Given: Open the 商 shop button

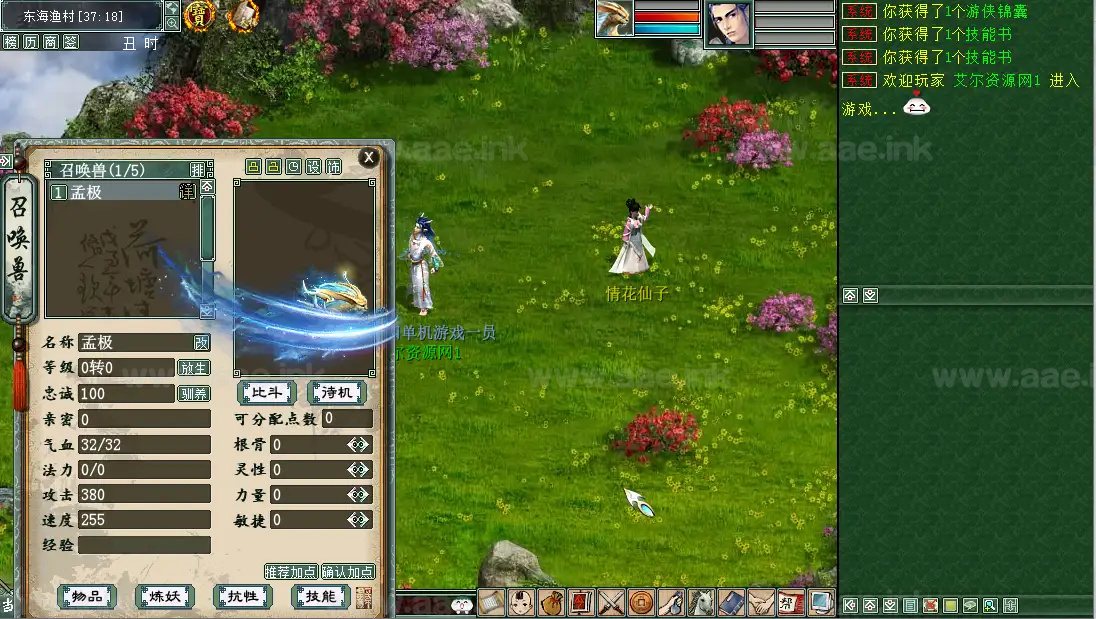Looking at the screenshot, I should pyautogui.click(x=50, y=42).
